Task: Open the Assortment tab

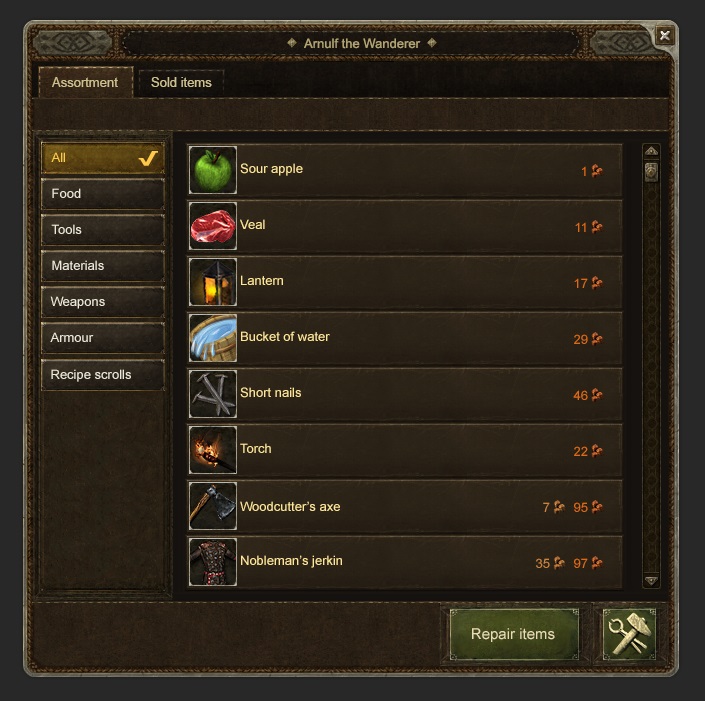Action: (85, 83)
